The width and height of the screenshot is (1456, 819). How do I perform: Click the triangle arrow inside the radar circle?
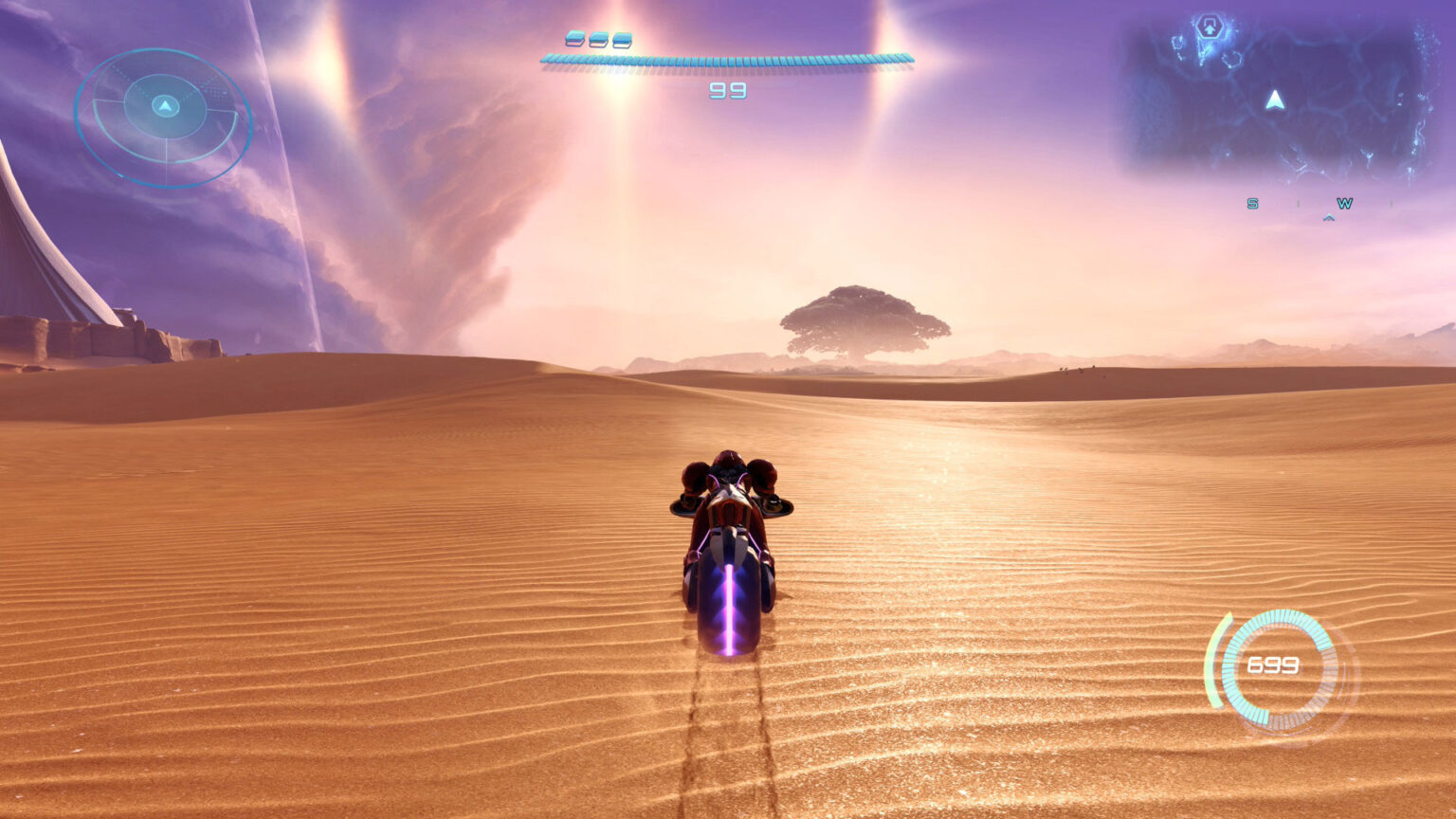click(x=167, y=107)
